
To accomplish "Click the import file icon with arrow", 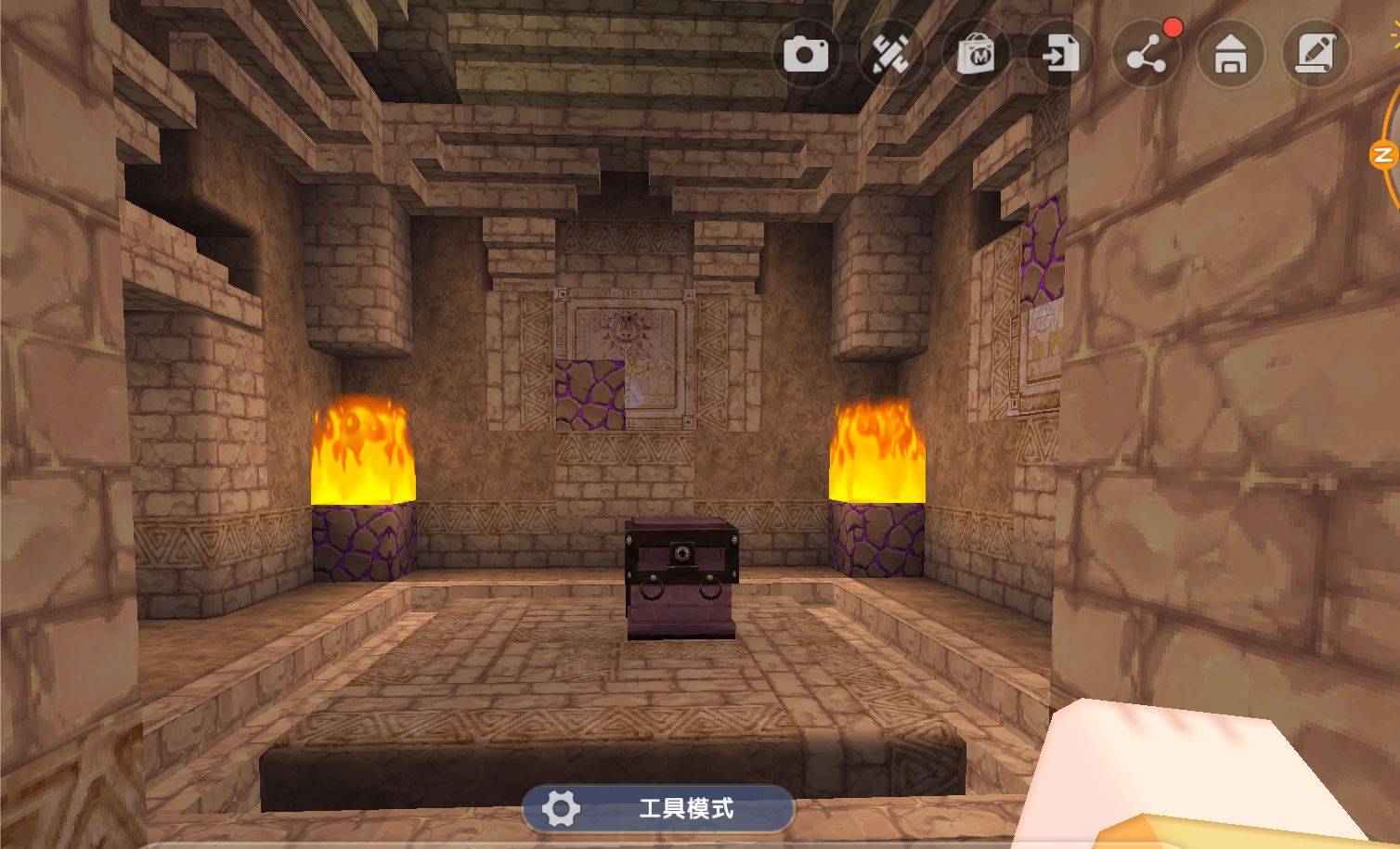I will [1060, 55].
